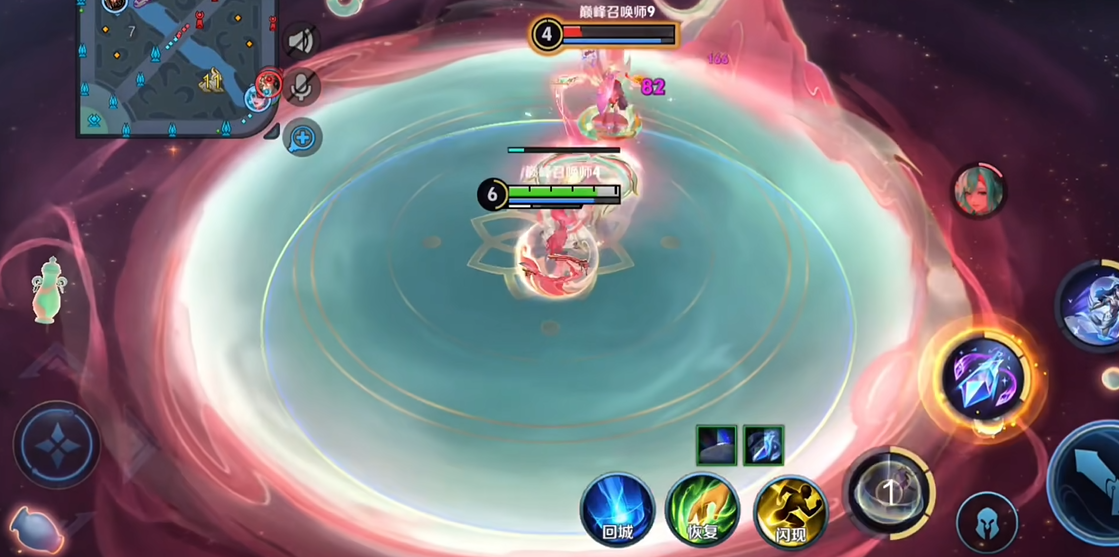The image size is (1119, 557).
Task: Toggle the muted speaker icon
Action: (301, 41)
